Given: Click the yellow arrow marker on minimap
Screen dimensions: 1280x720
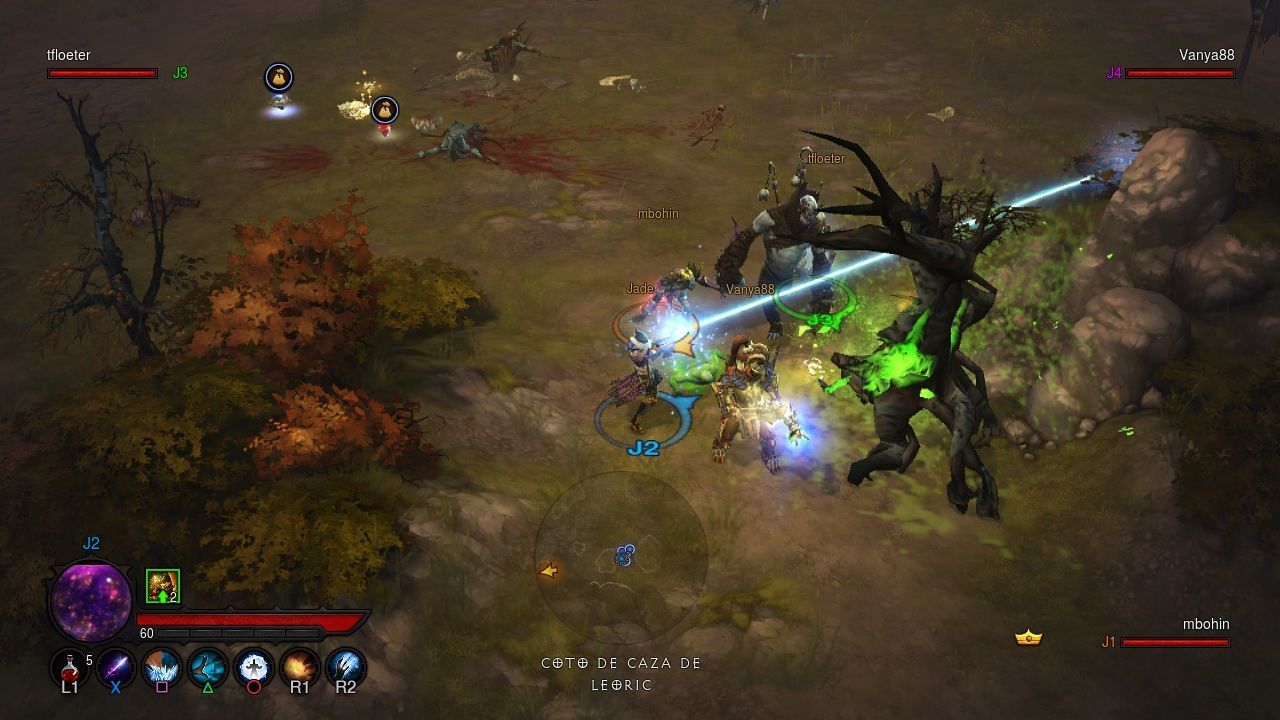Looking at the screenshot, I should tap(548, 571).
